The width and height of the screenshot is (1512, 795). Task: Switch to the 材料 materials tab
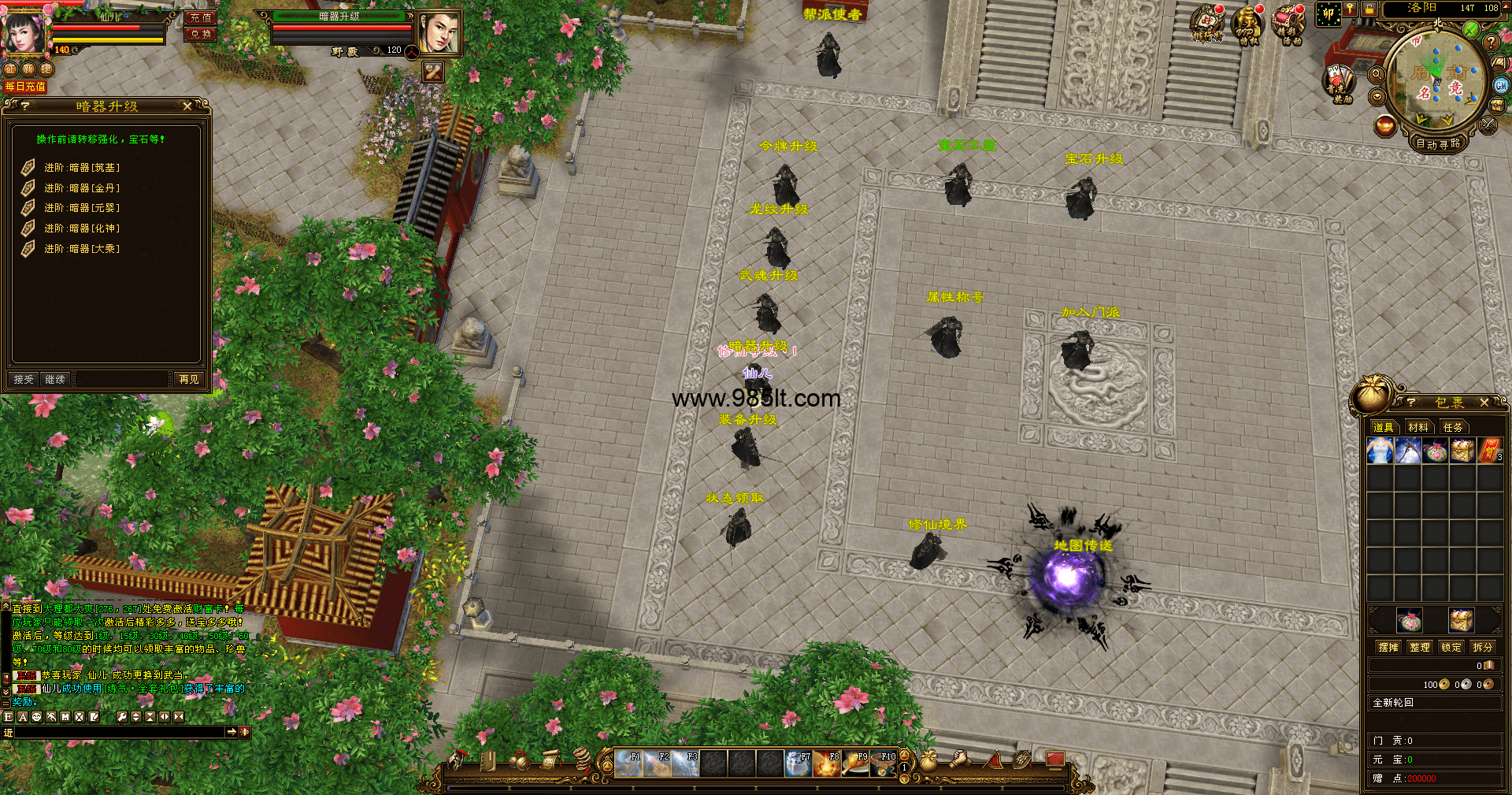1418,428
